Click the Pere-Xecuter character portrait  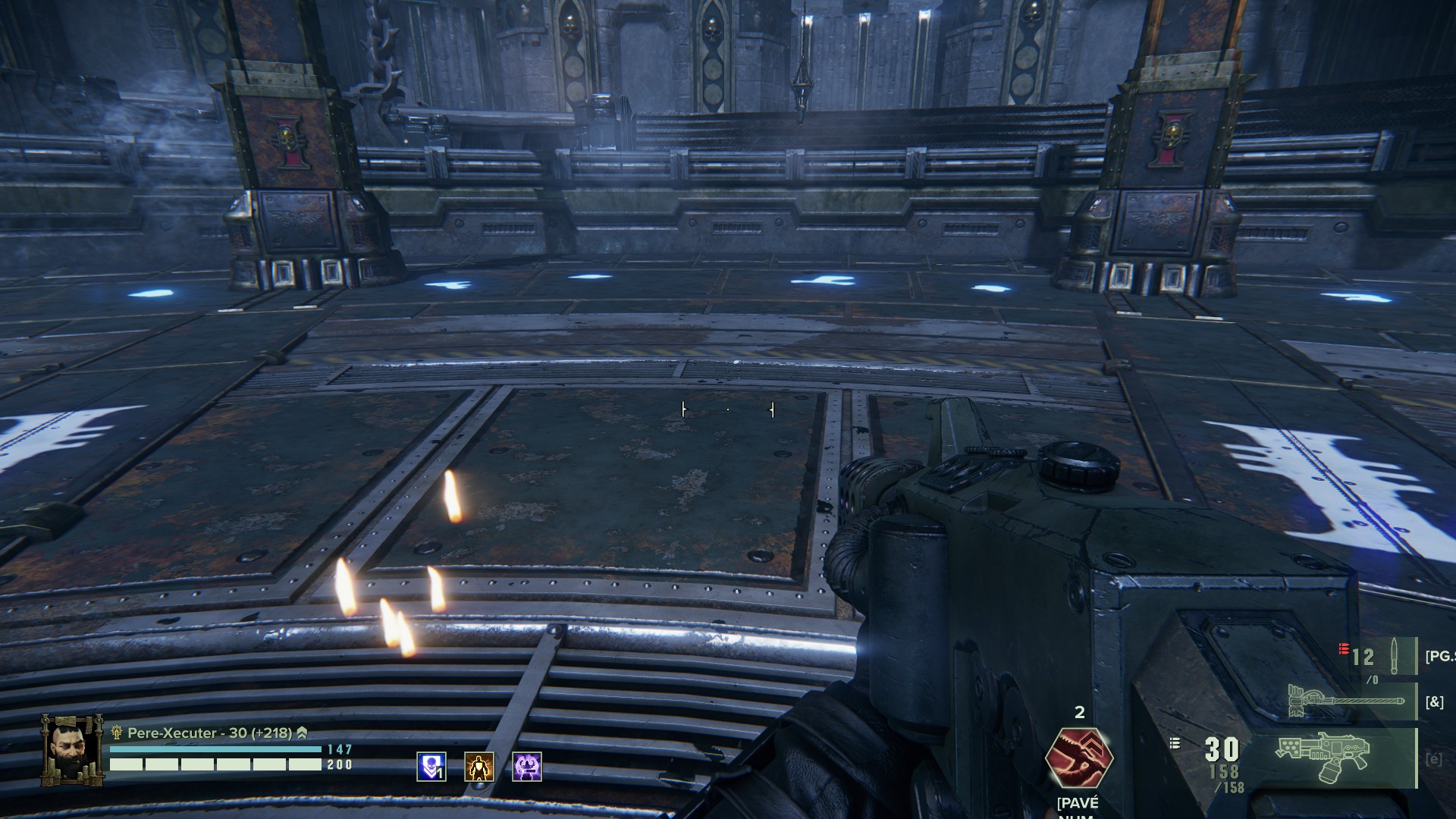tap(72, 749)
